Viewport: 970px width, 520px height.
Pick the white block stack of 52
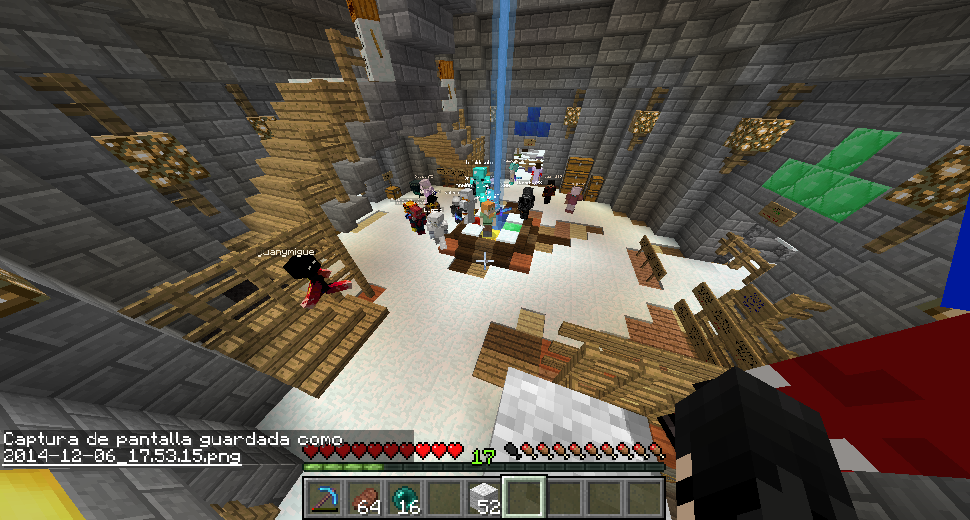point(485,496)
